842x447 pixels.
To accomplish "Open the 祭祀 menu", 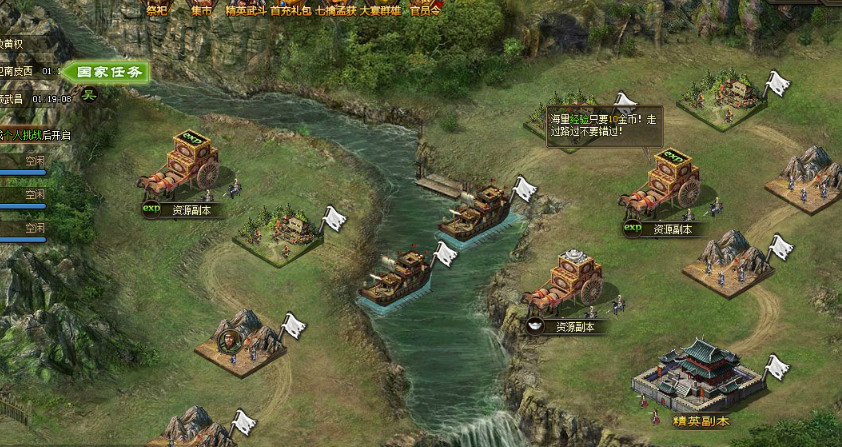I will (157, 10).
